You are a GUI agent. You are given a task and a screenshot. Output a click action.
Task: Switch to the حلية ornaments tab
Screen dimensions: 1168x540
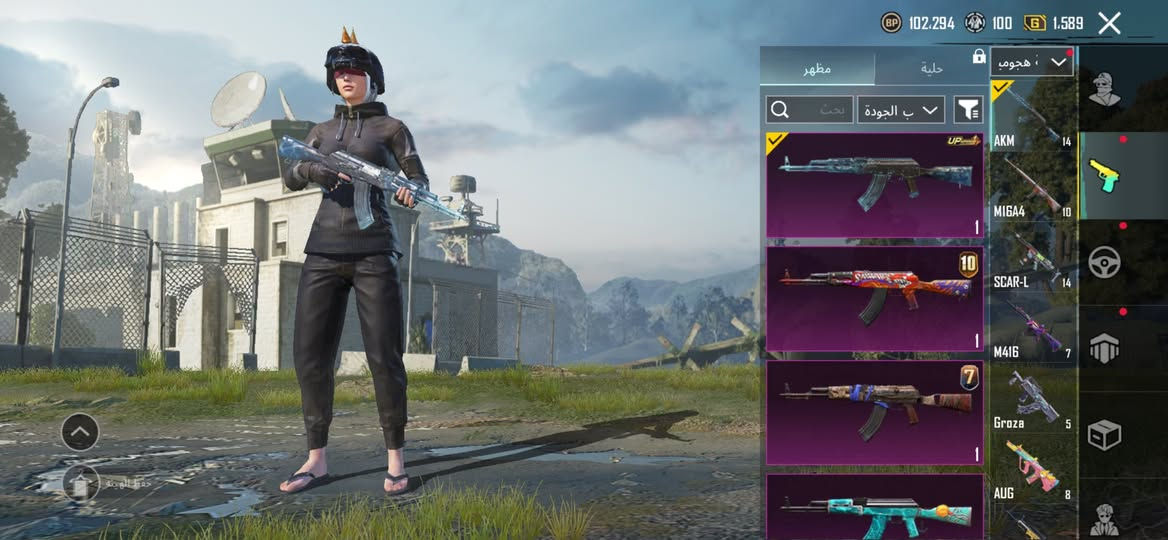click(931, 68)
